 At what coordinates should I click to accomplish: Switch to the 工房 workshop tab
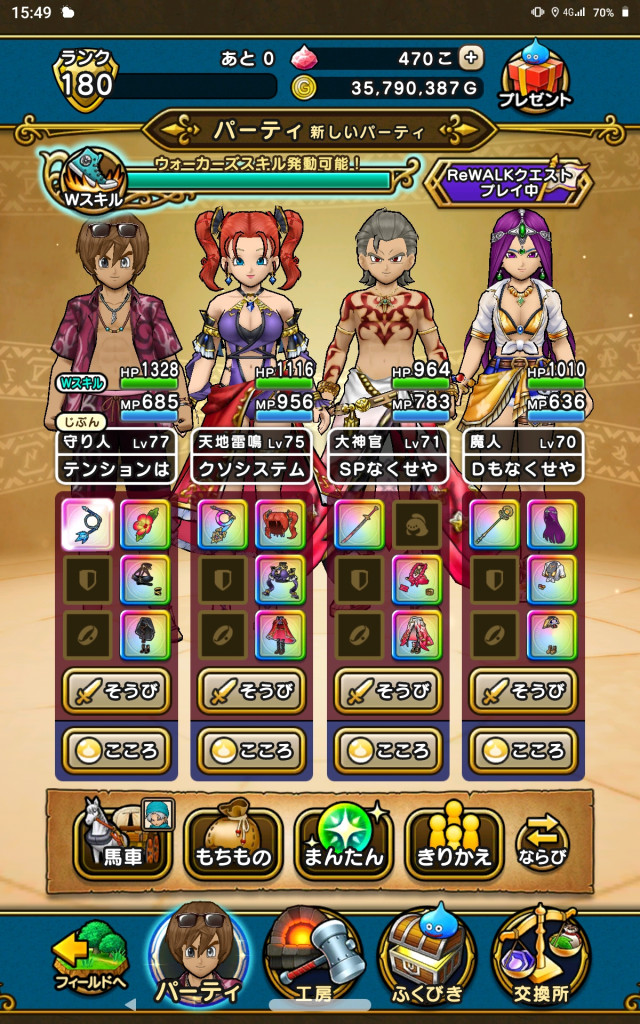point(312,958)
